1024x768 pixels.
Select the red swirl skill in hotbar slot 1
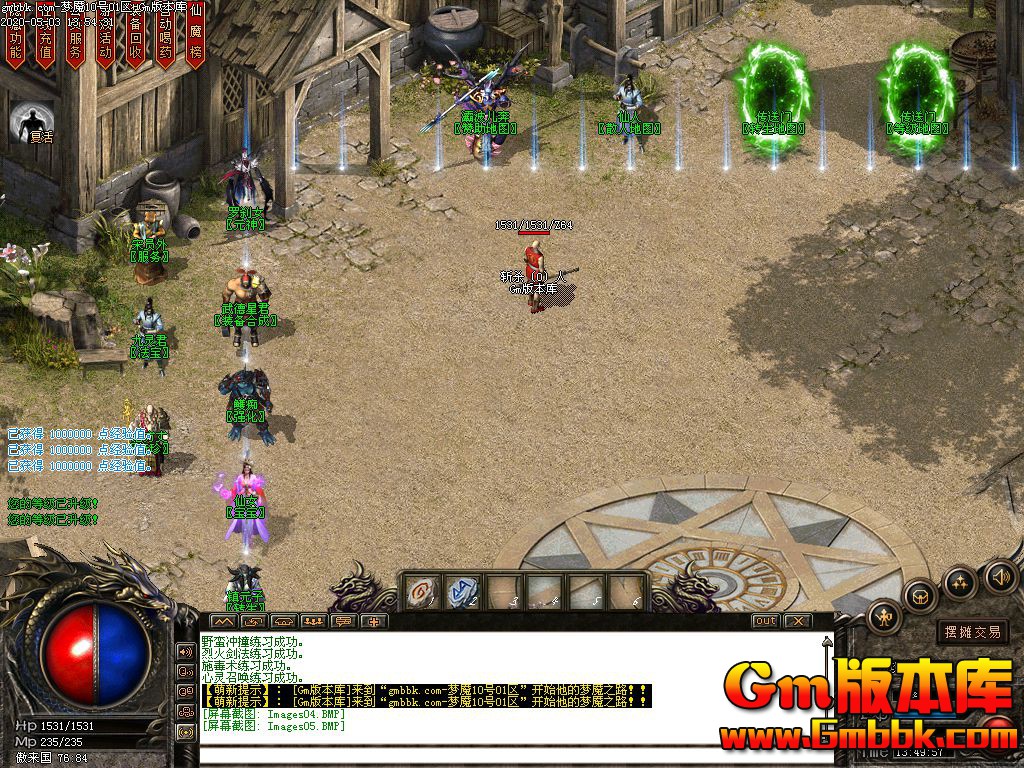pyautogui.click(x=421, y=592)
